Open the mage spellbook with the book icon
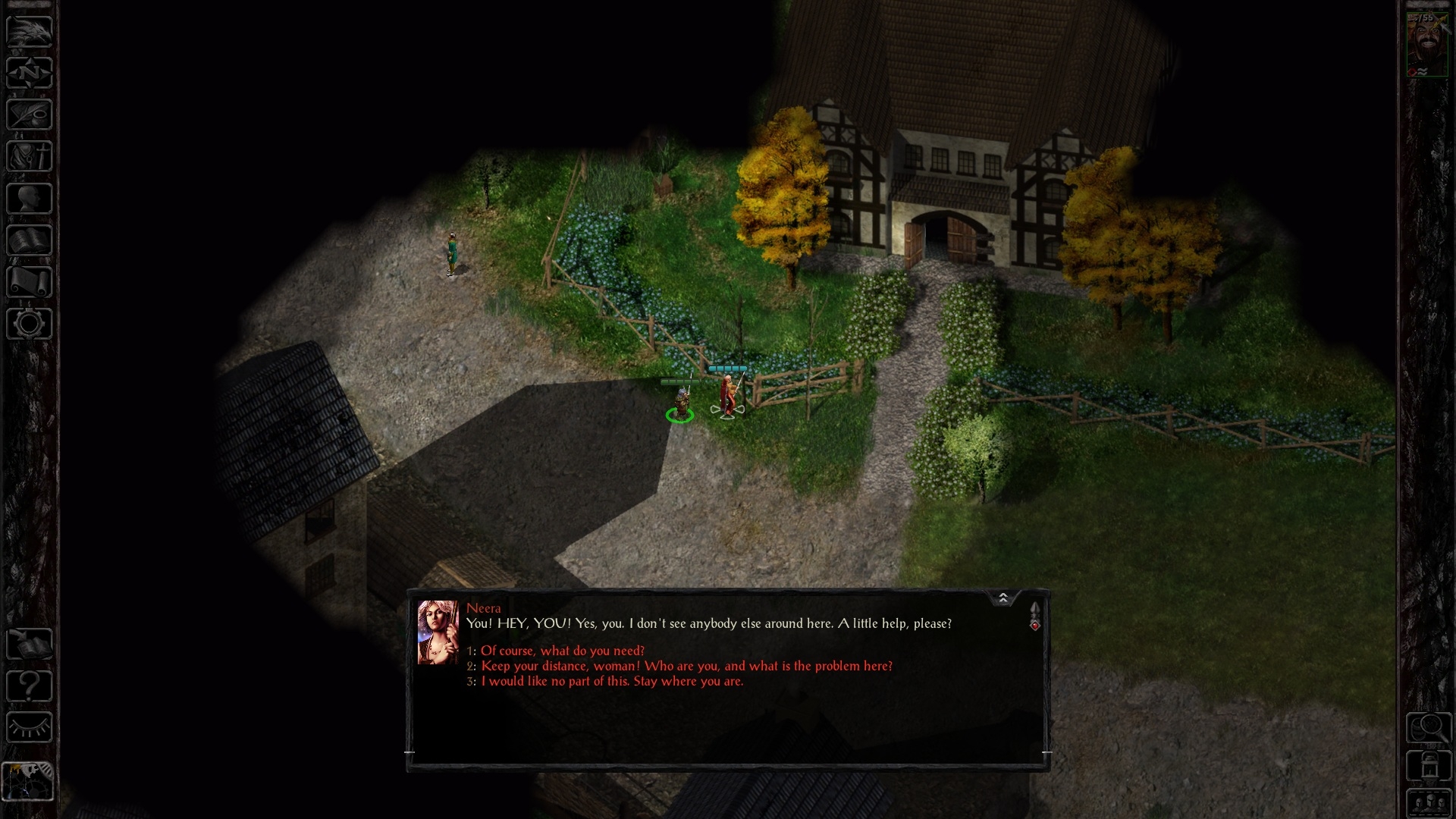 [30, 240]
